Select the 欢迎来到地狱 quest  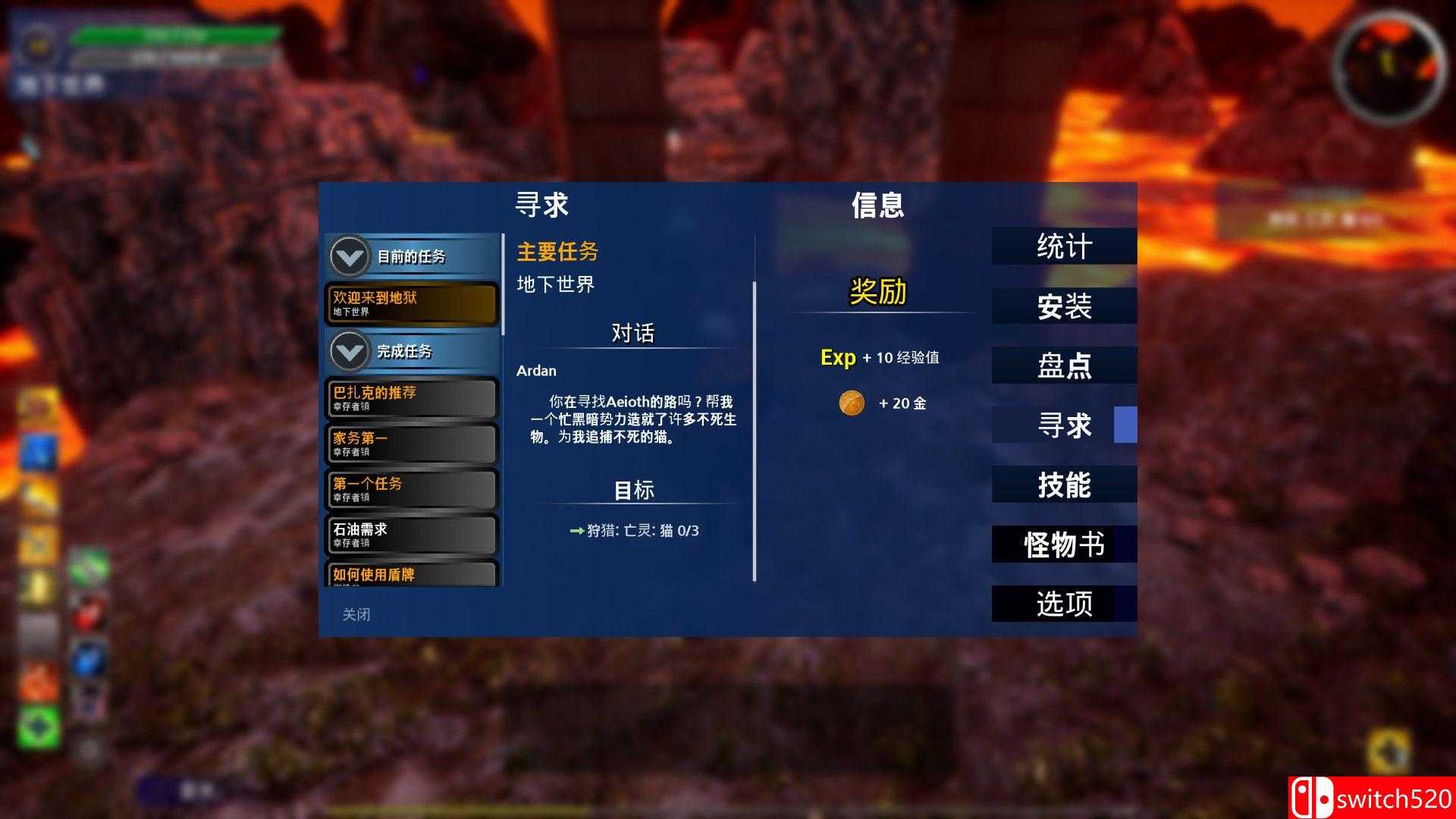411,303
